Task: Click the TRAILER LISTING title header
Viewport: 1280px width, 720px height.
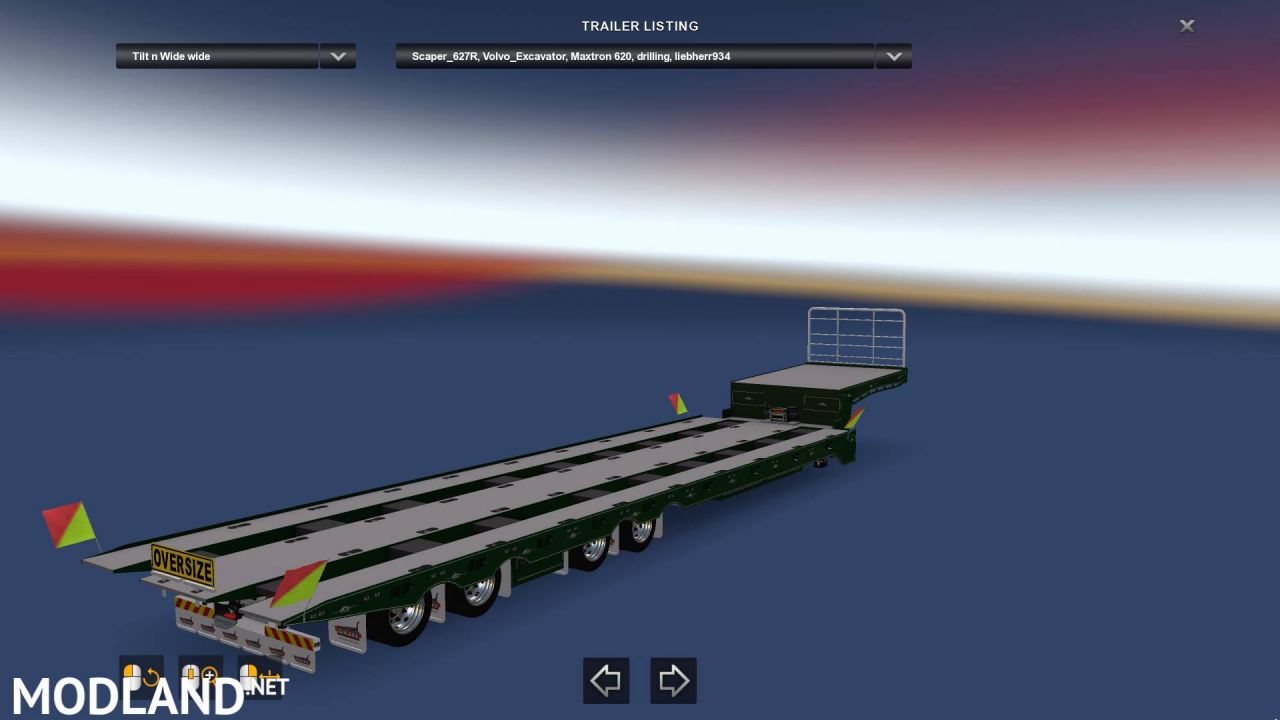Action: [x=639, y=26]
